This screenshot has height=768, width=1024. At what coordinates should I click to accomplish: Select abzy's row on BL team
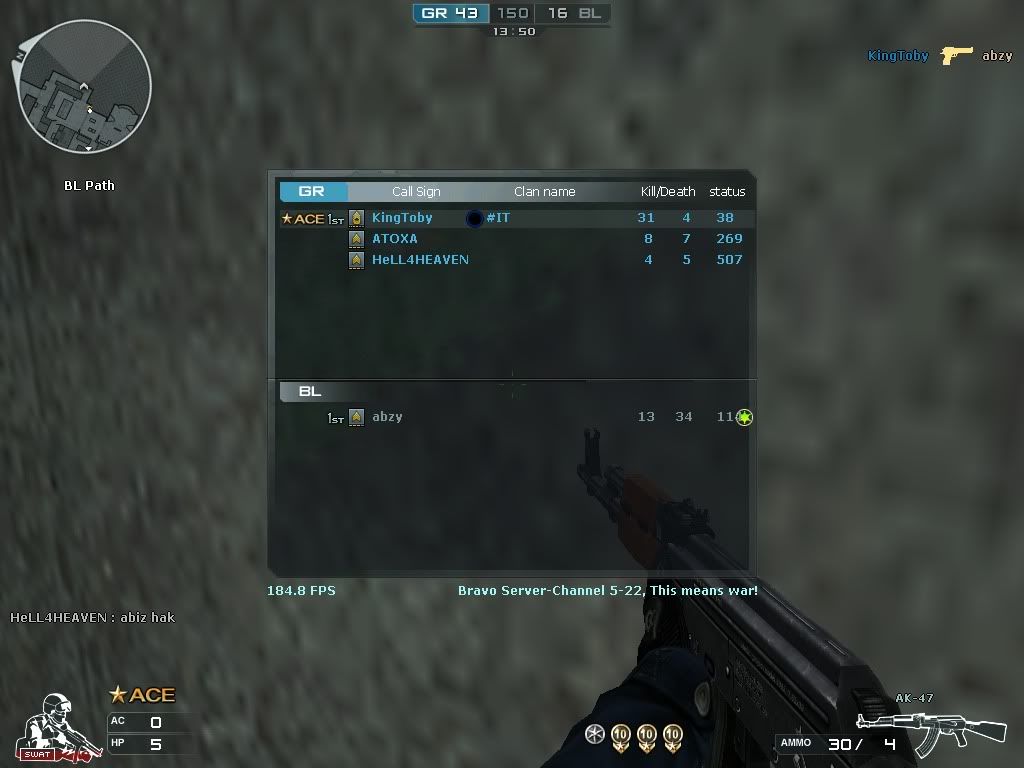coord(510,417)
